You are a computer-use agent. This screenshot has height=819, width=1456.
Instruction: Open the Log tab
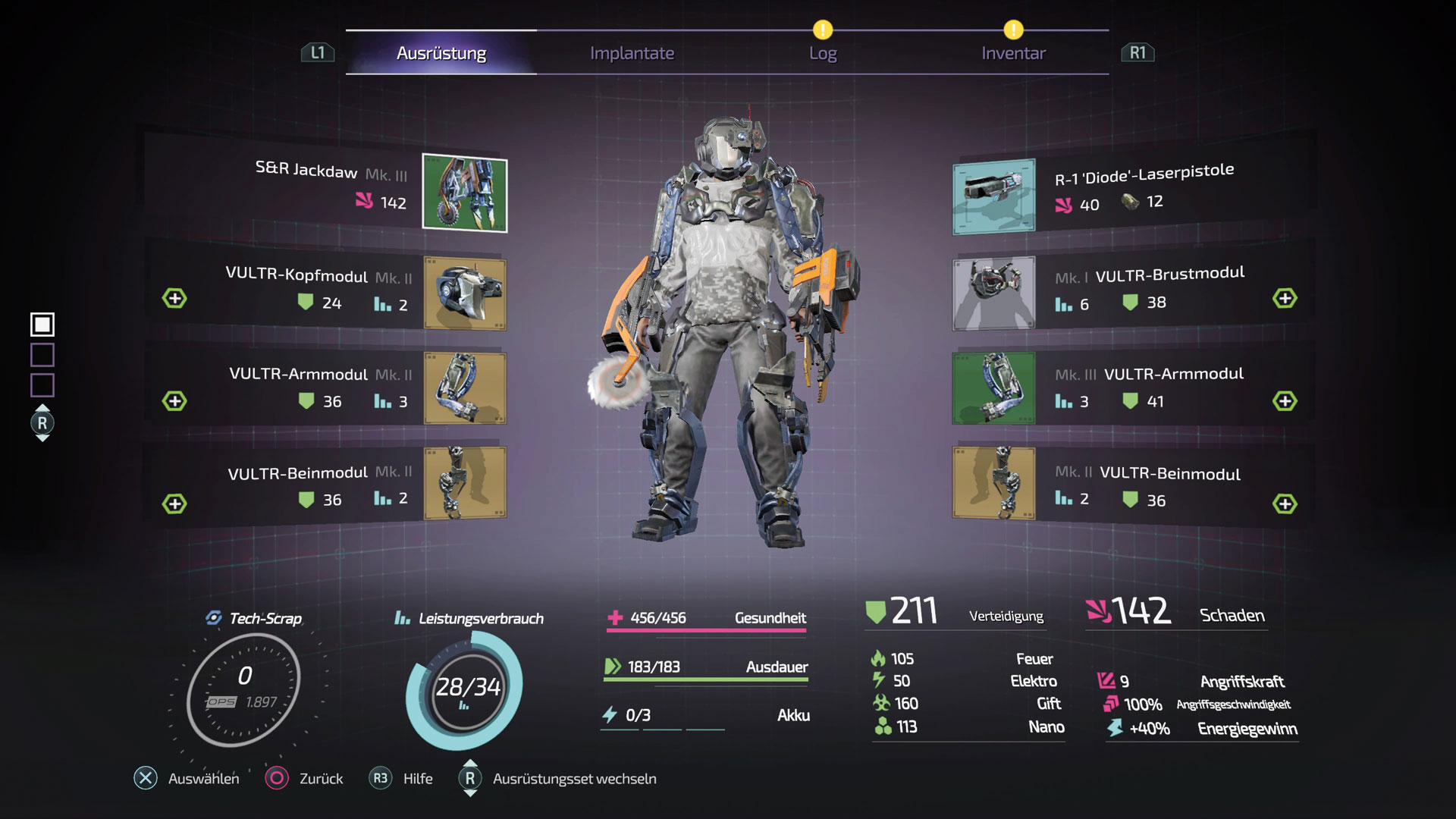click(x=822, y=53)
